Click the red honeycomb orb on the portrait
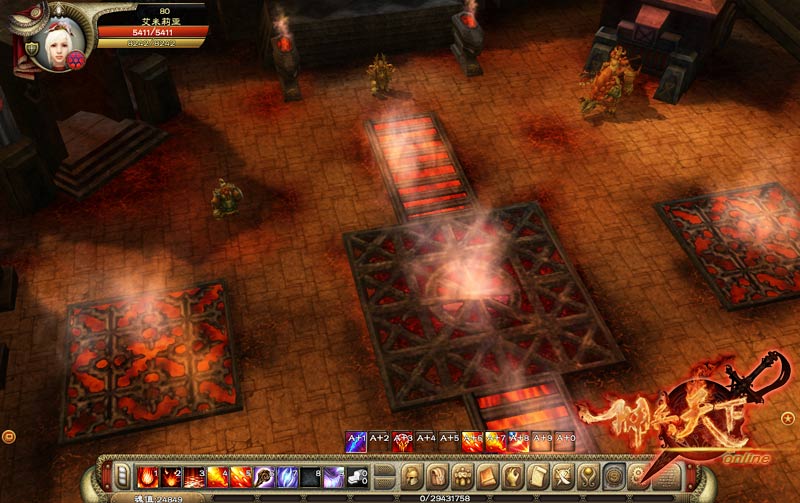 pos(74,60)
